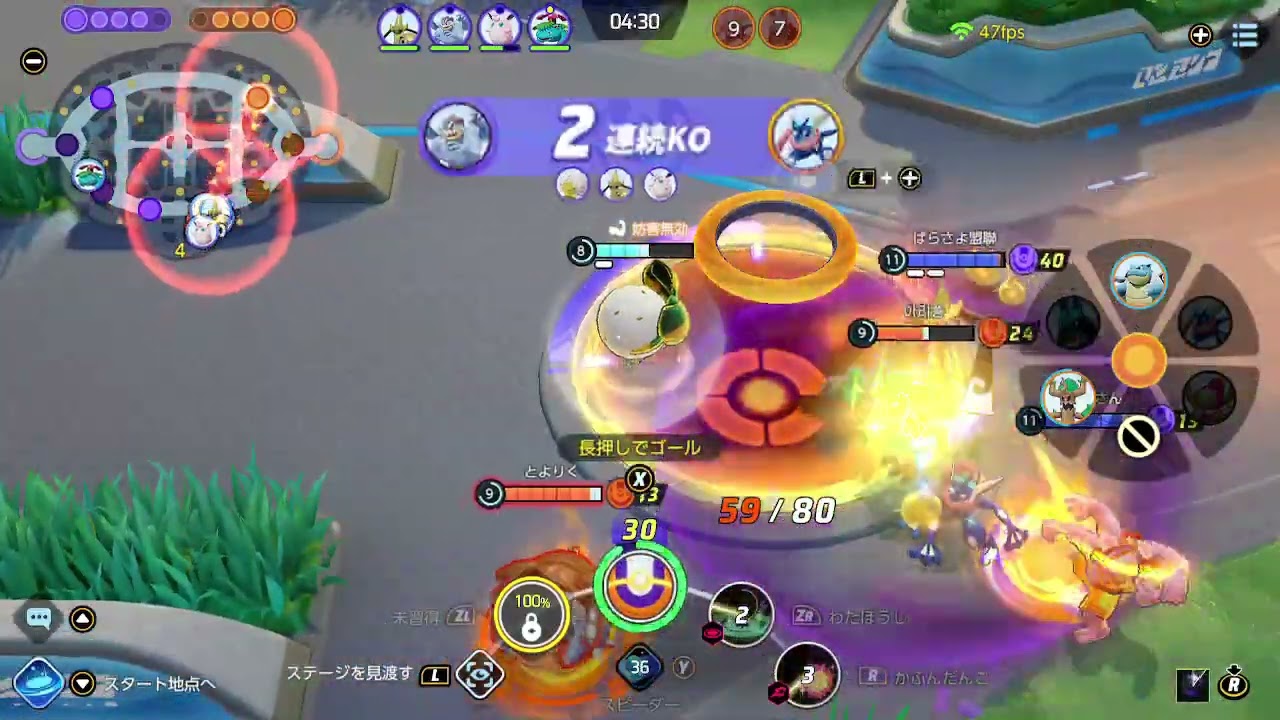Image resolution: width=1280 pixels, height=720 pixels.
Task: Open the hamburger menu at top right
Action: tap(1245, 36)
